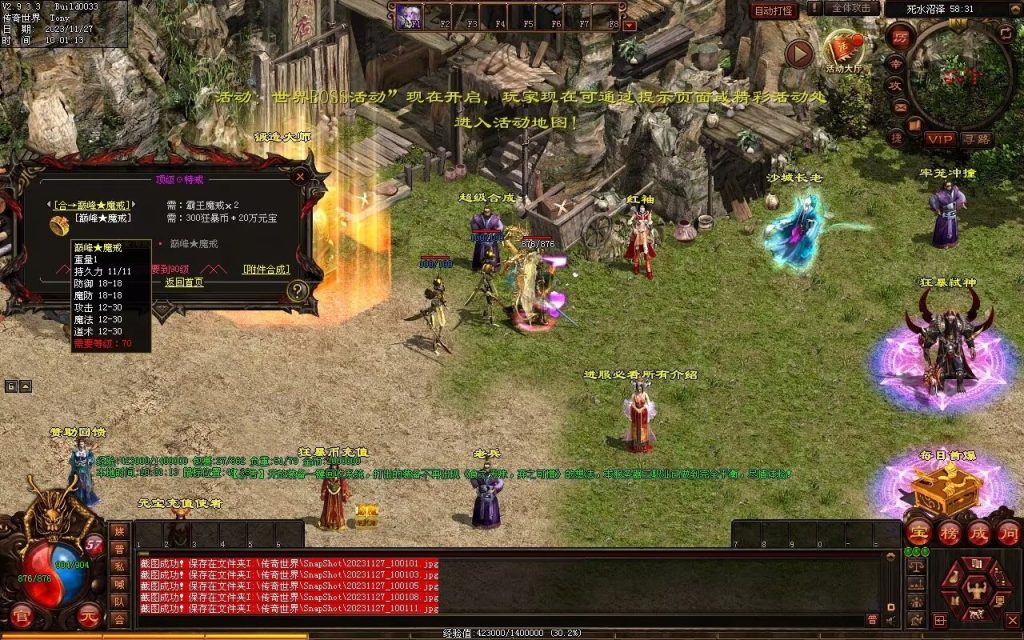The width and height of the screenshot is (1024, 640).
Task: Click the 合→巅峰★魔戒 synthesis link
Action: 91,203
